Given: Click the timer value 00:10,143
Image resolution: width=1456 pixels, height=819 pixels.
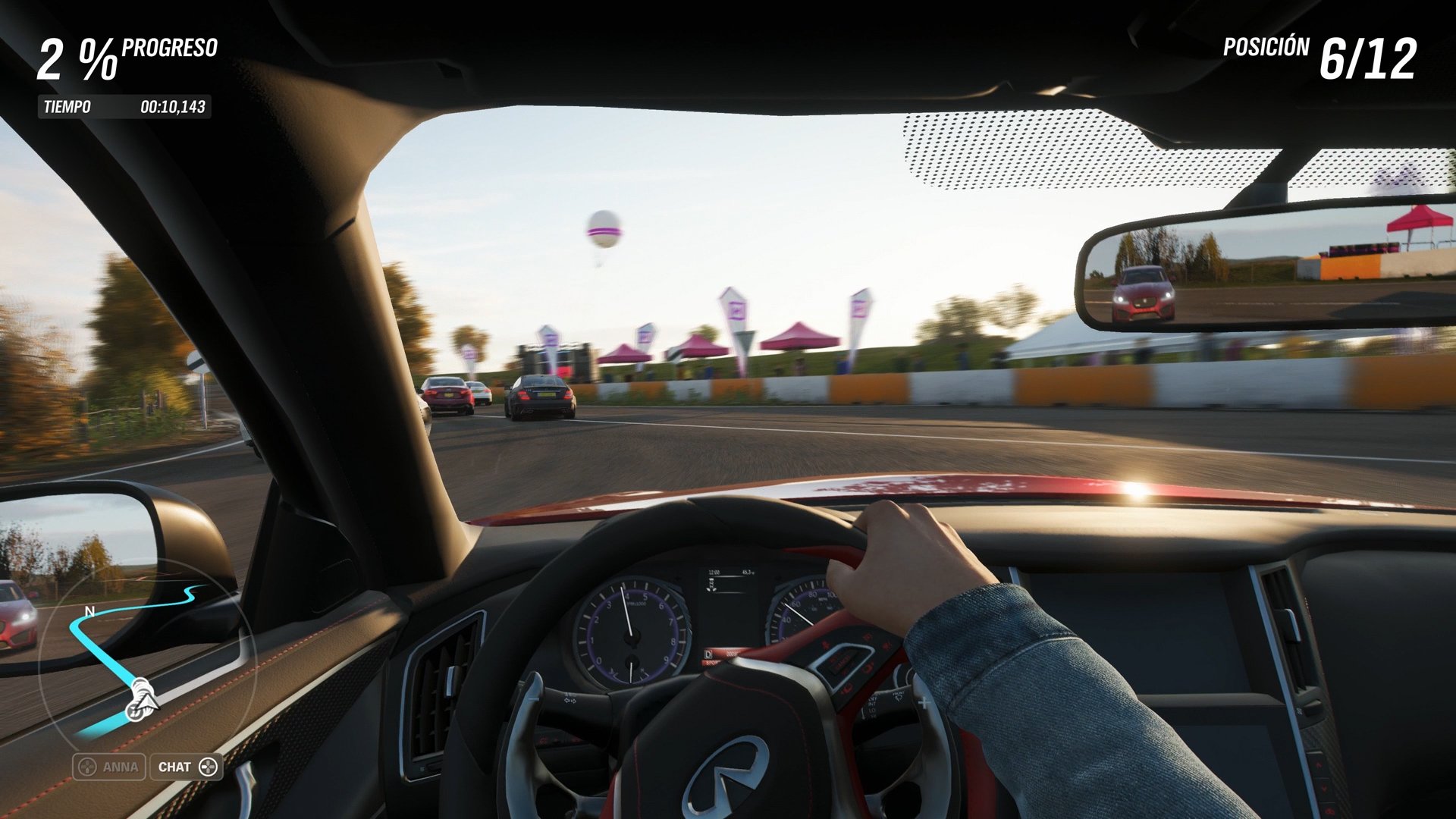Looking at the screenshot, I should point(173,107).
